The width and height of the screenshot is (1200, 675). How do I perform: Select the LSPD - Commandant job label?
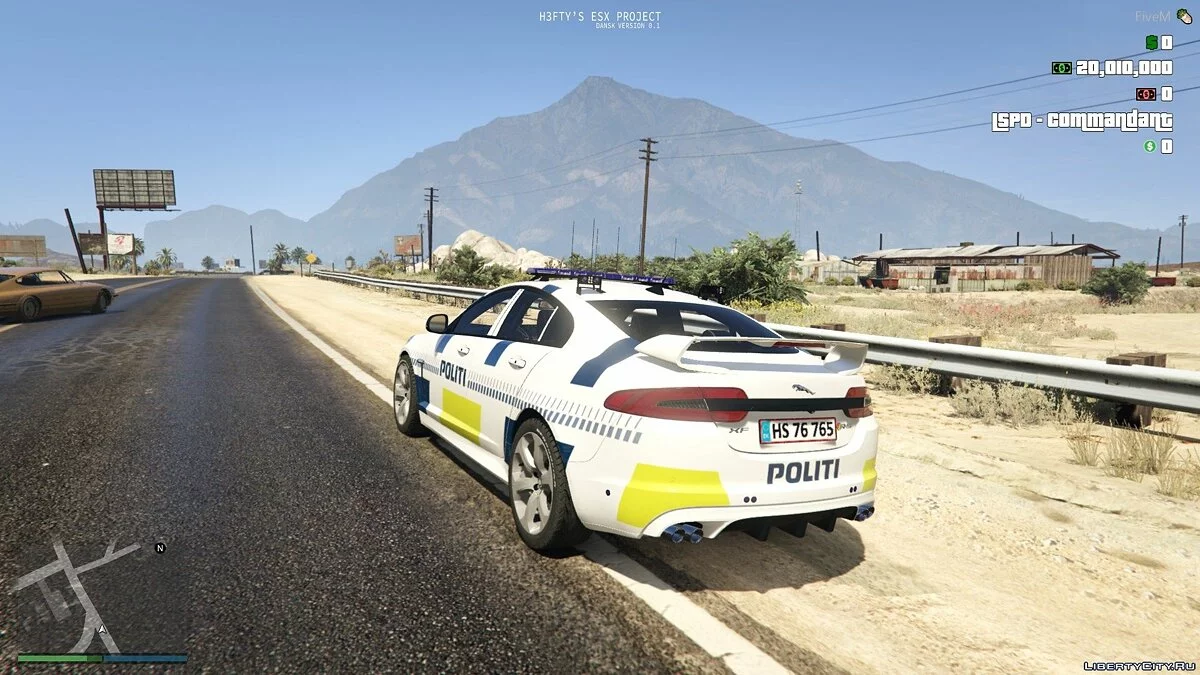pyautogui.click(x=1082, y=121)
